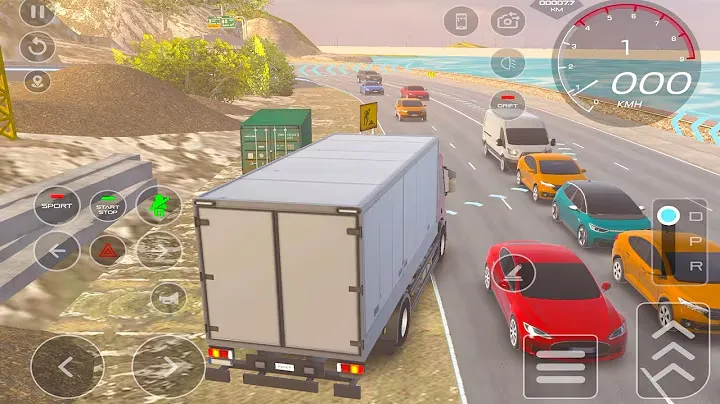Open the map location pin button
This screenshot has height=404, width=720.
click(x=37, y=82)
